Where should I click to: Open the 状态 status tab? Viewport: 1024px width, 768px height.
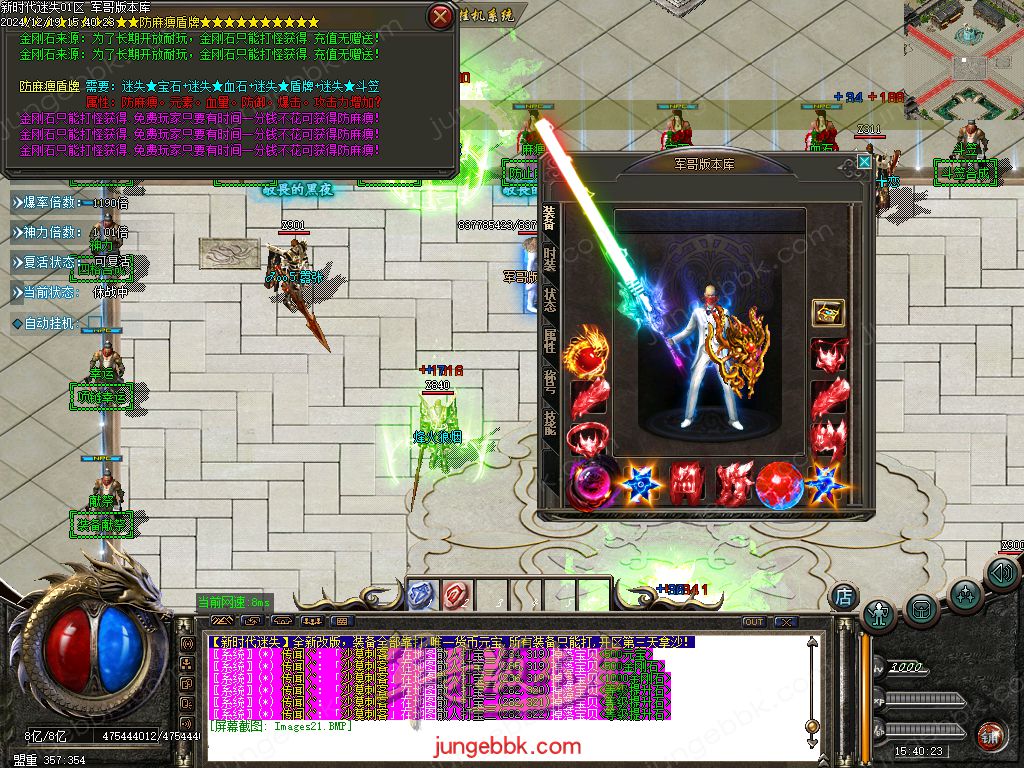tap(550, 300)
